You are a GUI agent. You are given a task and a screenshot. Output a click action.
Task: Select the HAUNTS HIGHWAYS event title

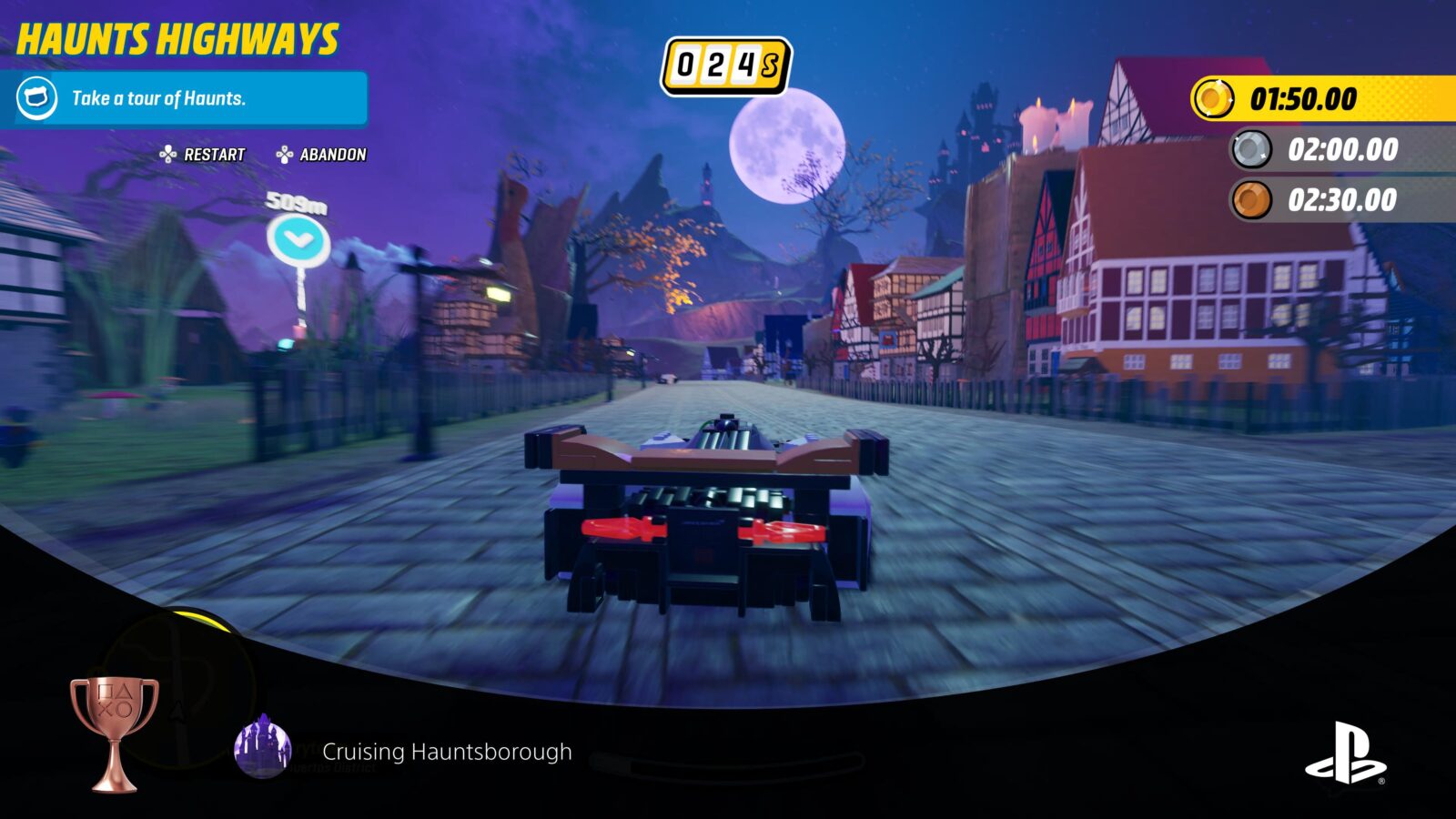[177, 39]
